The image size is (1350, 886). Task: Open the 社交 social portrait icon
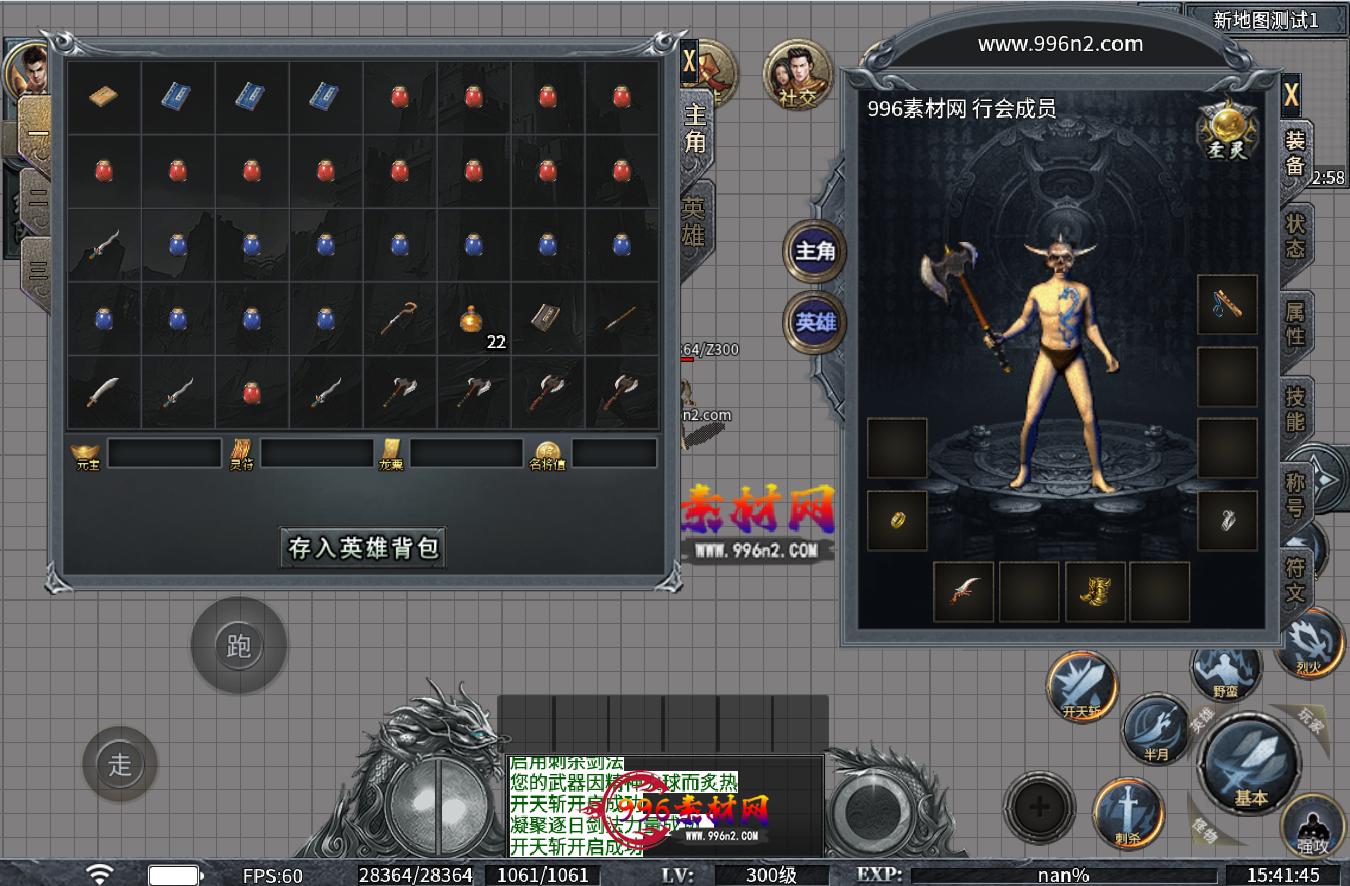(797, 74)
